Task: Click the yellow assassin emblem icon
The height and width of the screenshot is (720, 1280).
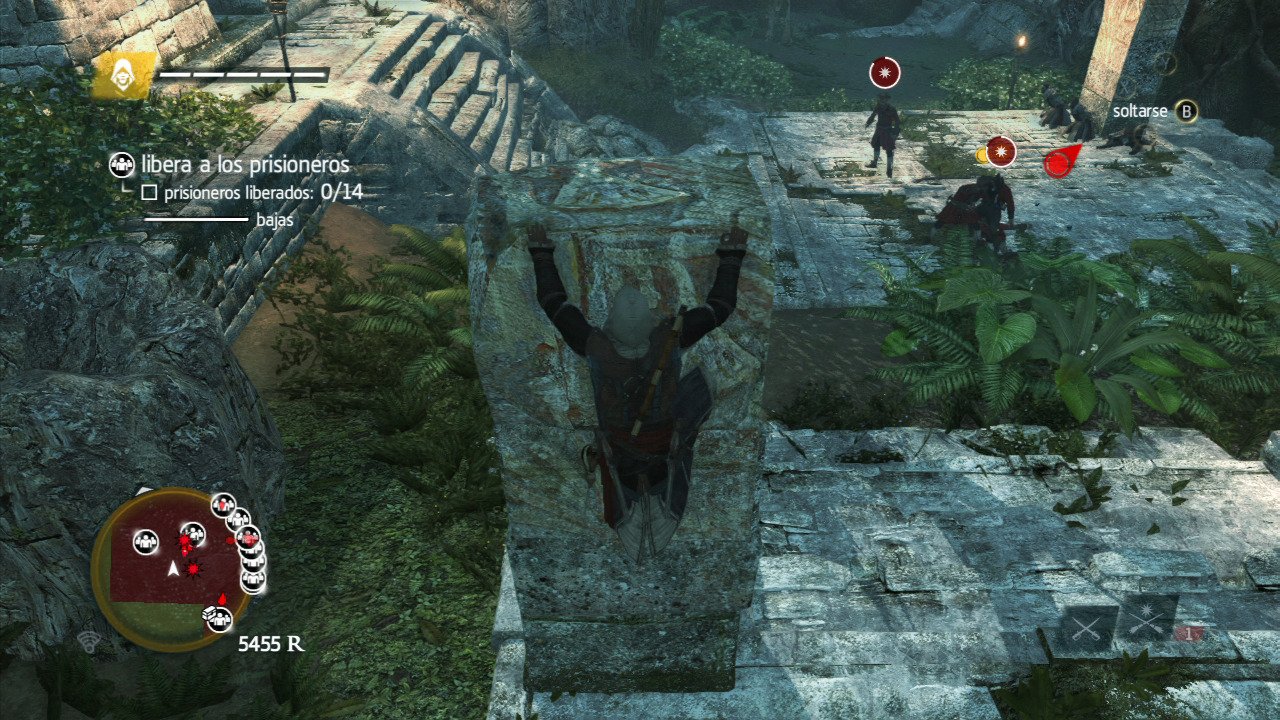Action: click(x=124, y=75)
